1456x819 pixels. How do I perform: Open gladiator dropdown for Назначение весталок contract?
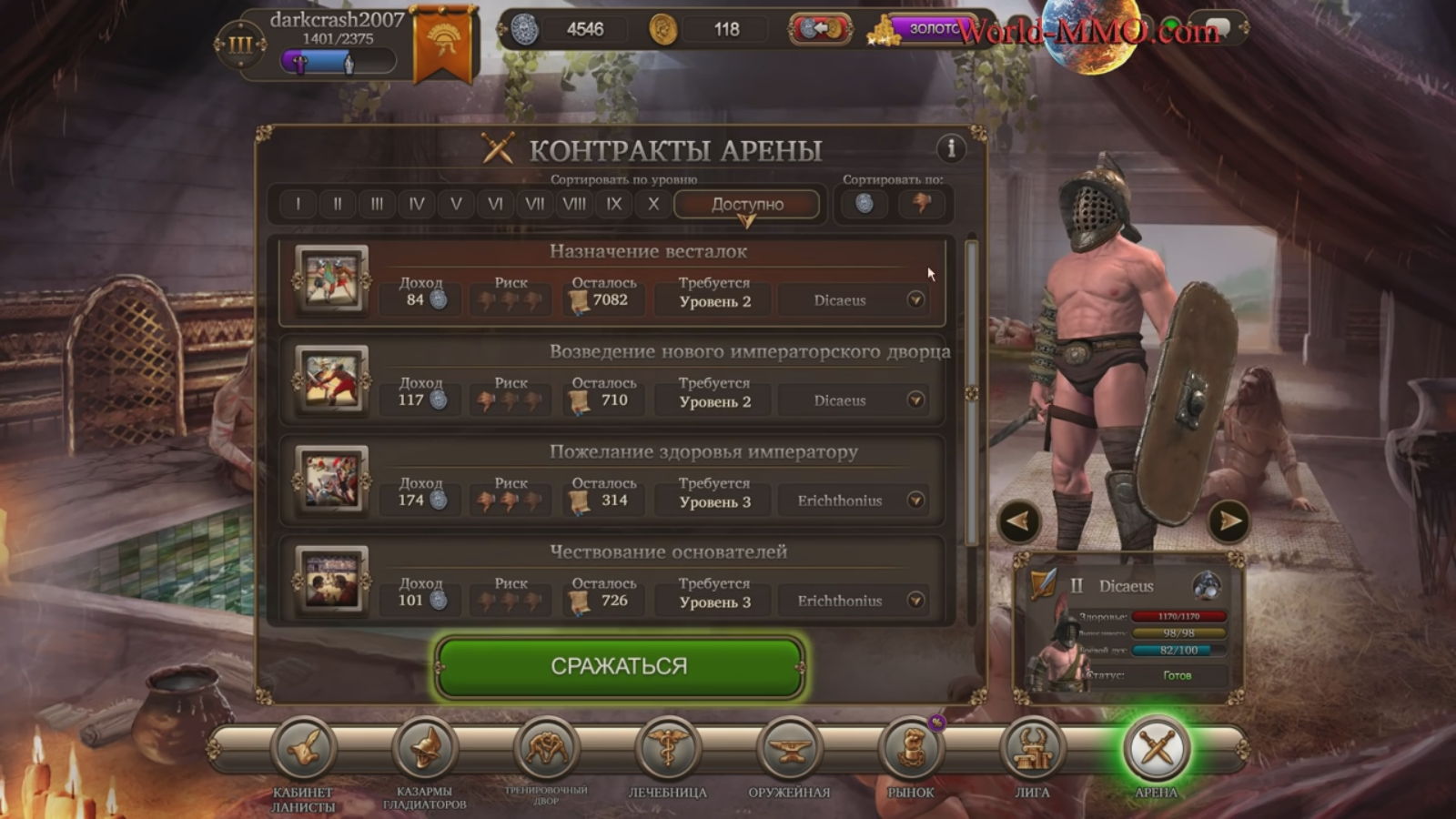(x=915, y=299)
